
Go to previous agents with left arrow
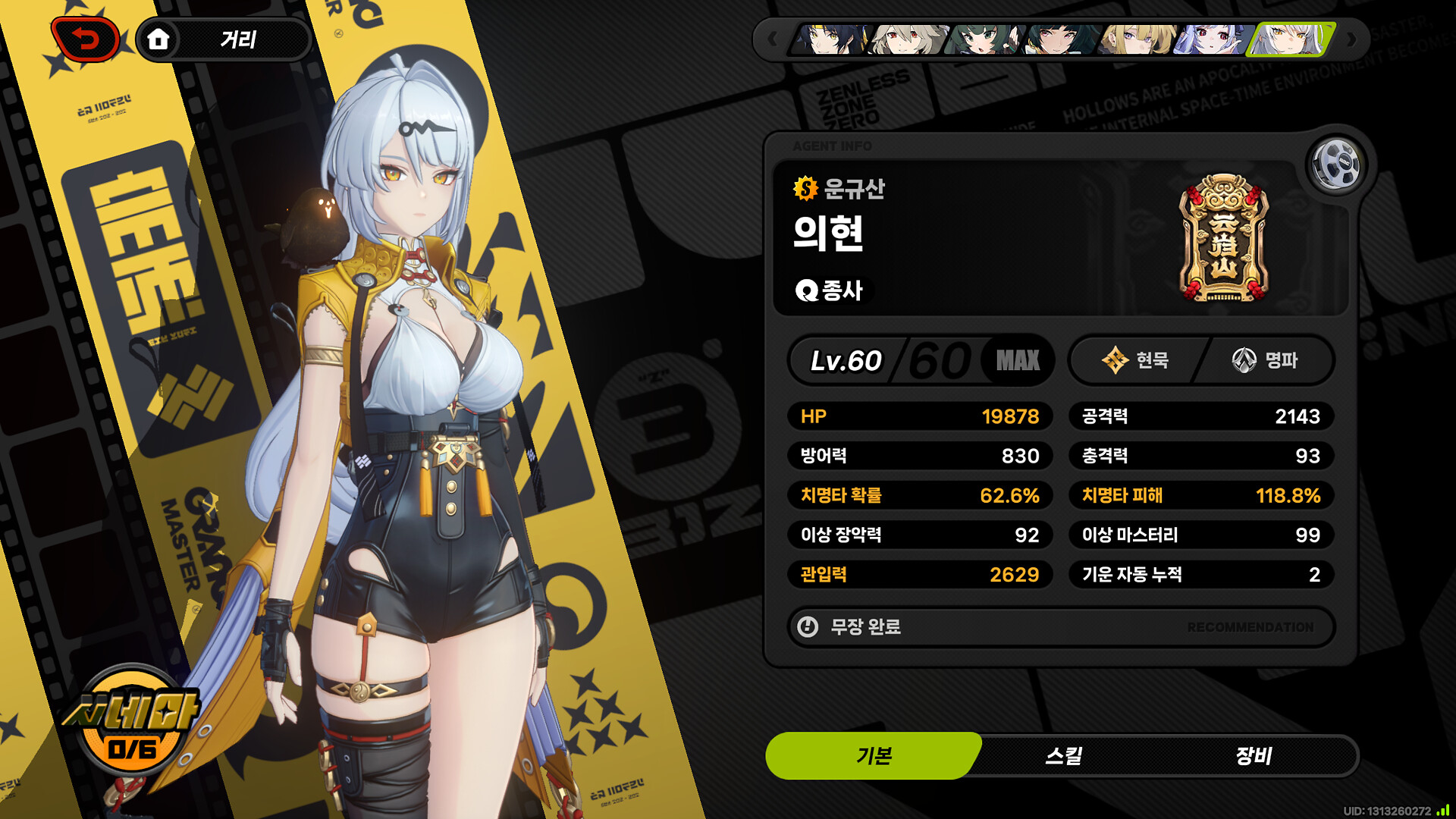(773, 39)
